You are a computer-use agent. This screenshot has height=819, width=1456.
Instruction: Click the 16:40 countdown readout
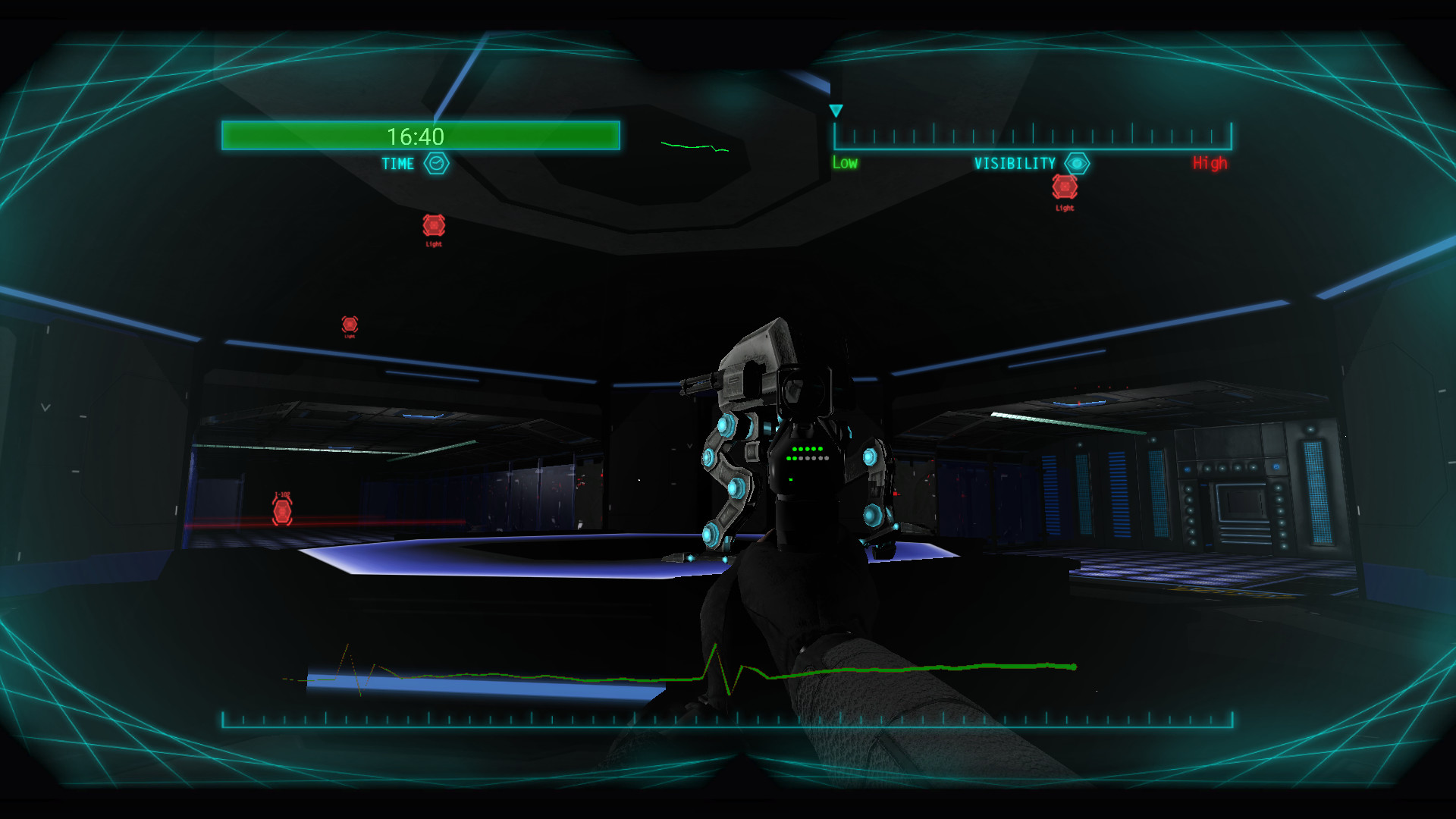[x=414, y=137]
